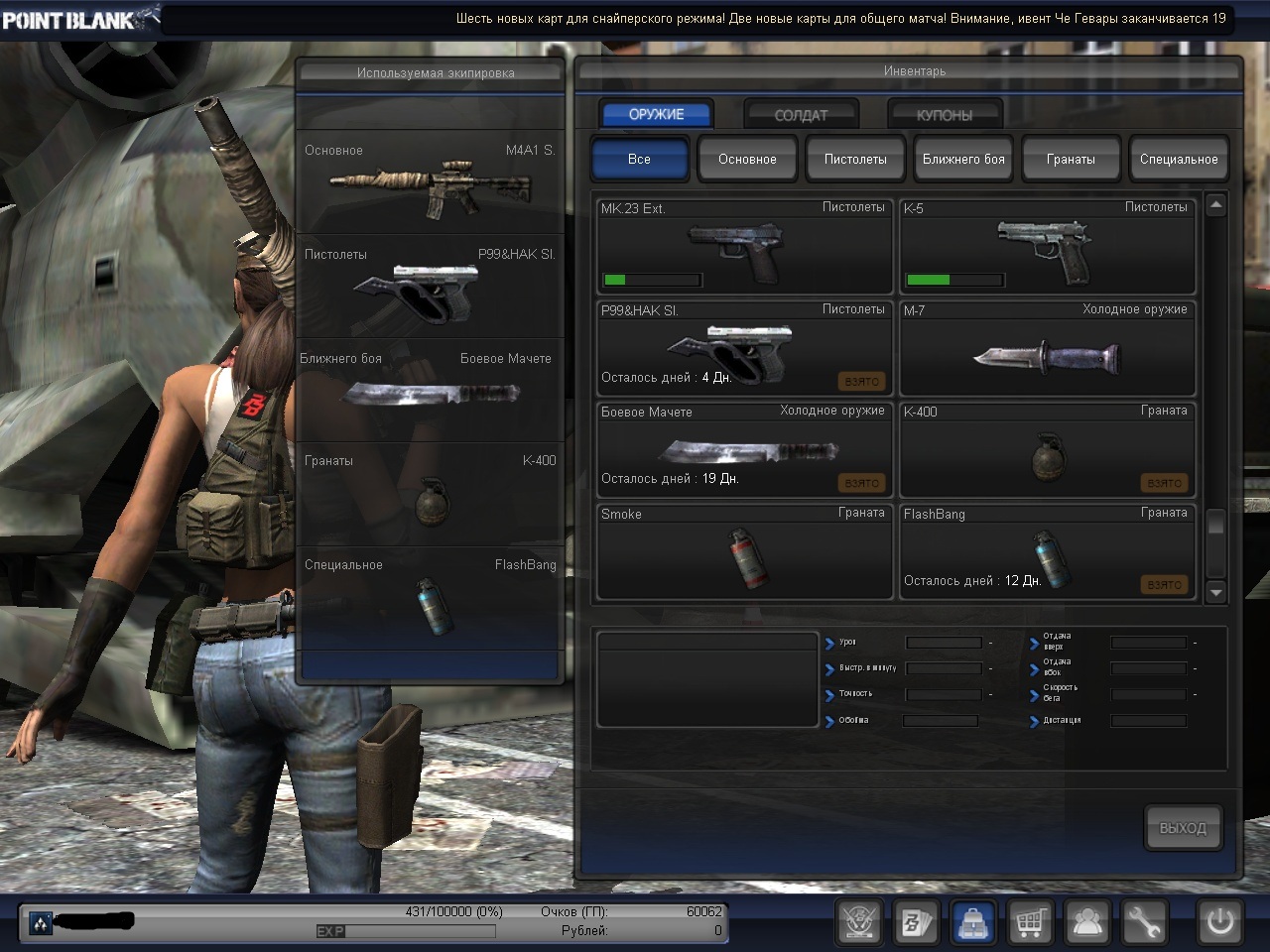Select the ОРУЖИЕ inventory tab
Screen dimensions: 1270x952
[x=656, y=114]
